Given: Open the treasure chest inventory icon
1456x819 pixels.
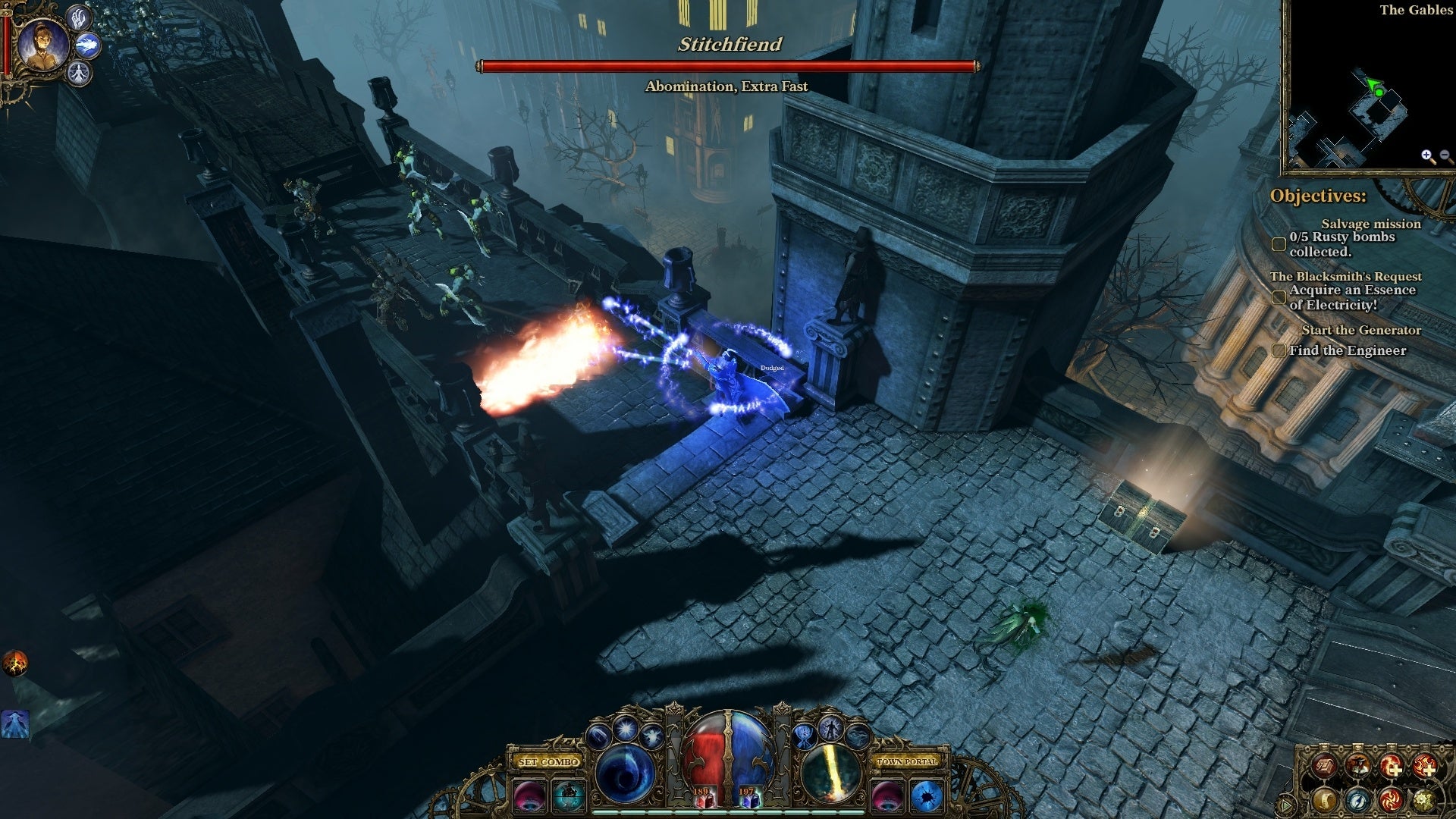Looking at the screenshot, I should pos(1325,767).
